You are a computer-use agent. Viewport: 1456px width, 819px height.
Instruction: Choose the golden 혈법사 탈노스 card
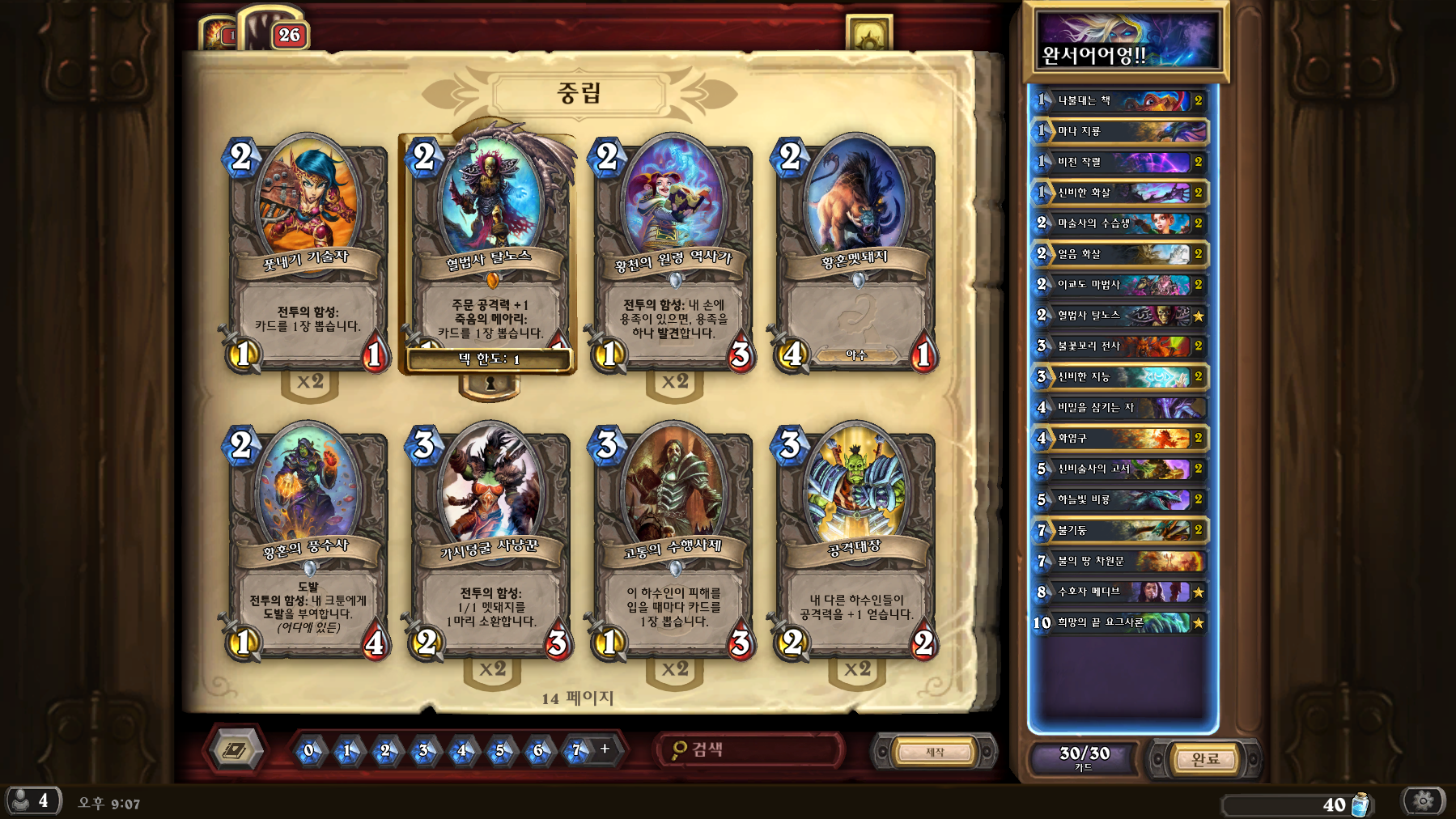488,251
